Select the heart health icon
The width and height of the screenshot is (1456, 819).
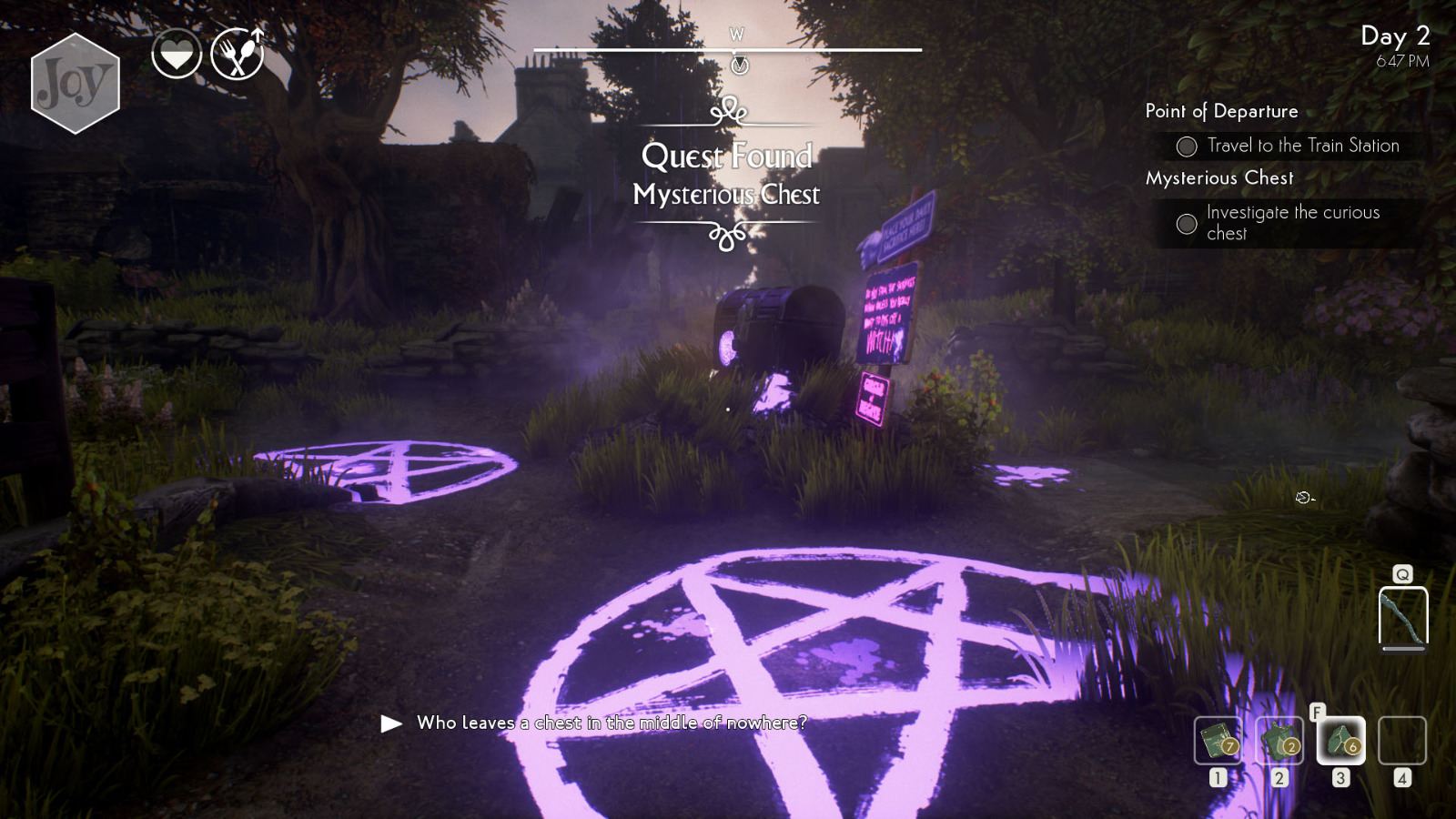tap(178, 53)
